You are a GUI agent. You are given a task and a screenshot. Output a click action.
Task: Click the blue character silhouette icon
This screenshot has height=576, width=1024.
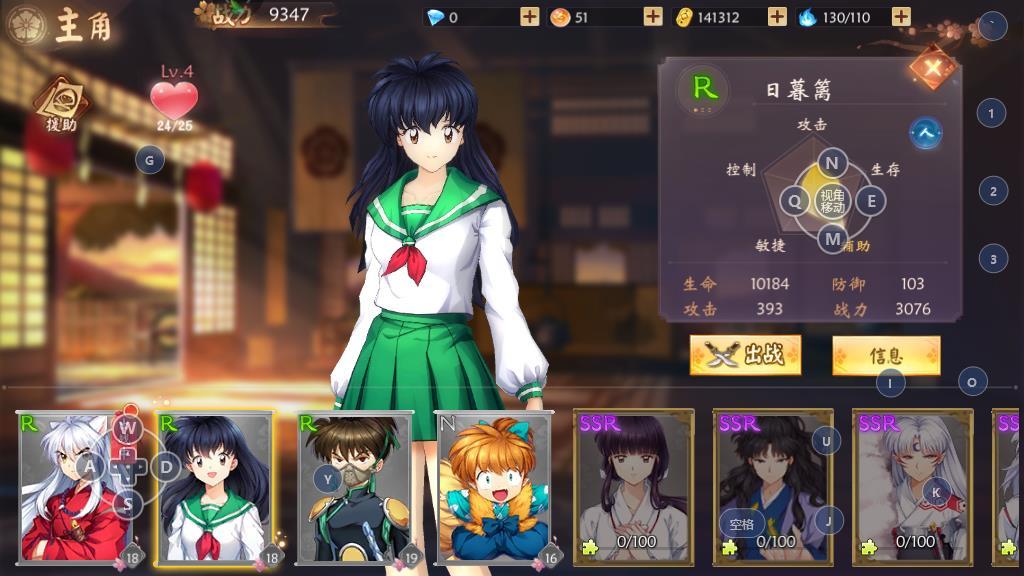click(927, 132)
